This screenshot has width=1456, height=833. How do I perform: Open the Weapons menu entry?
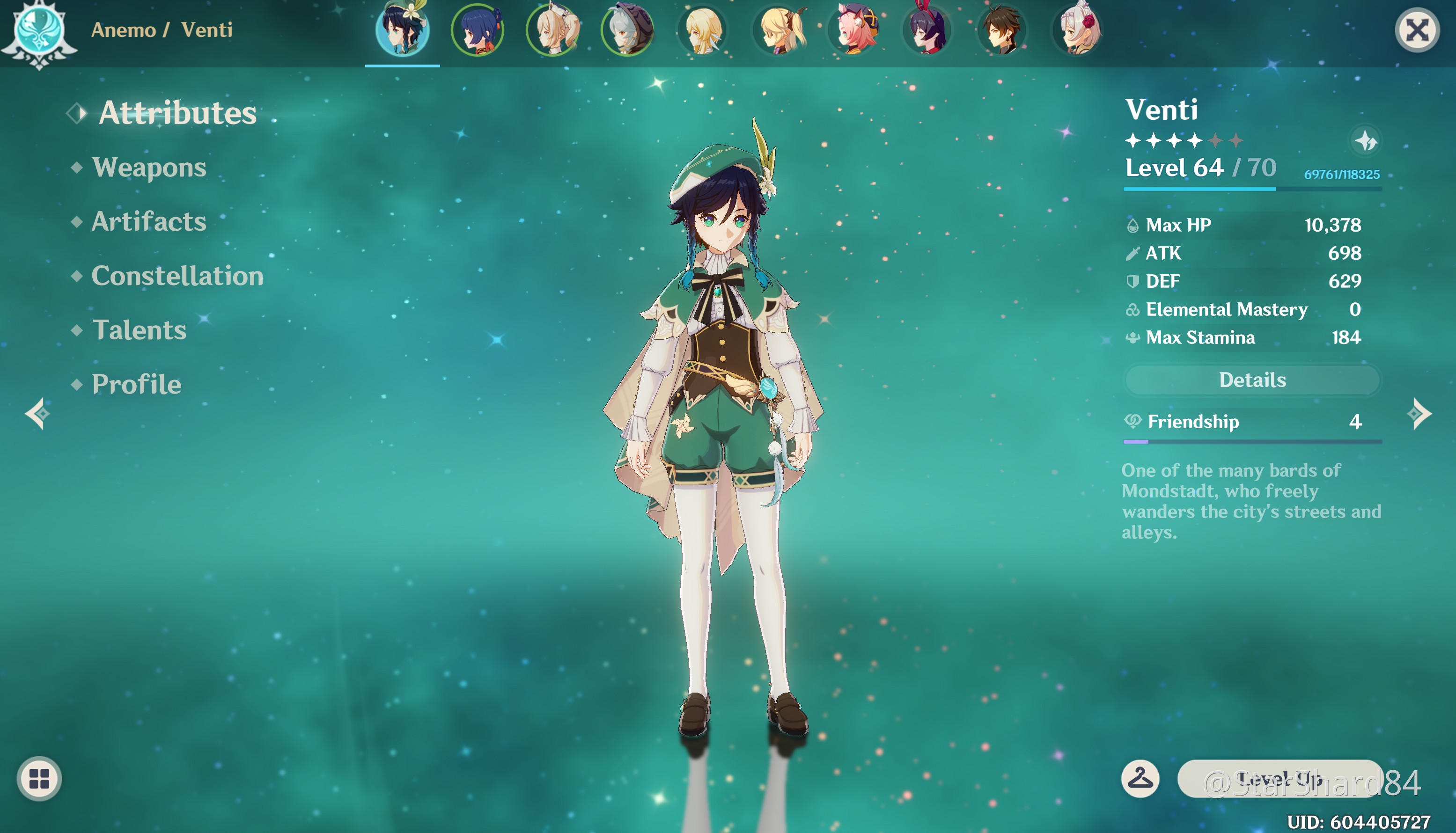point(149,168)
